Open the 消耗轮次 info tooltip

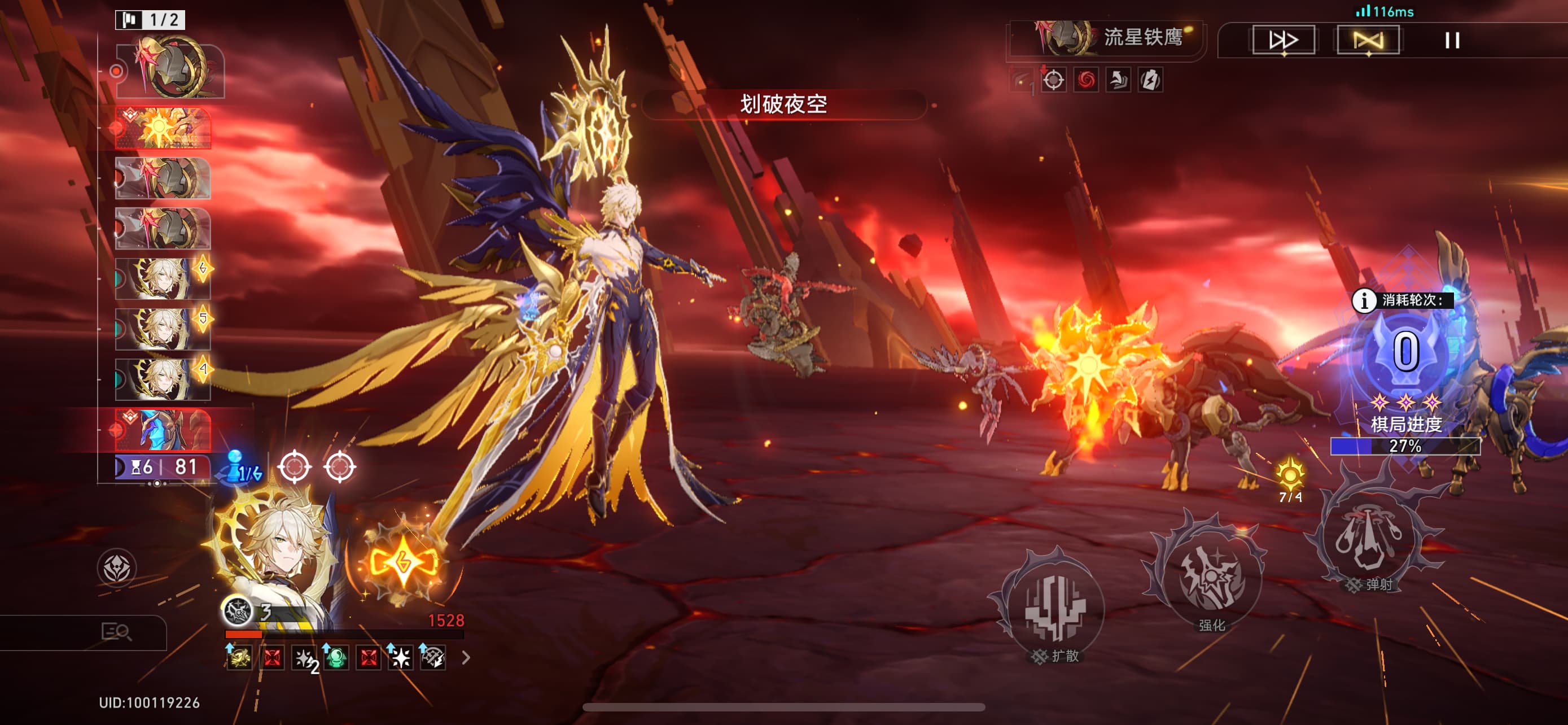[1364, 300]
